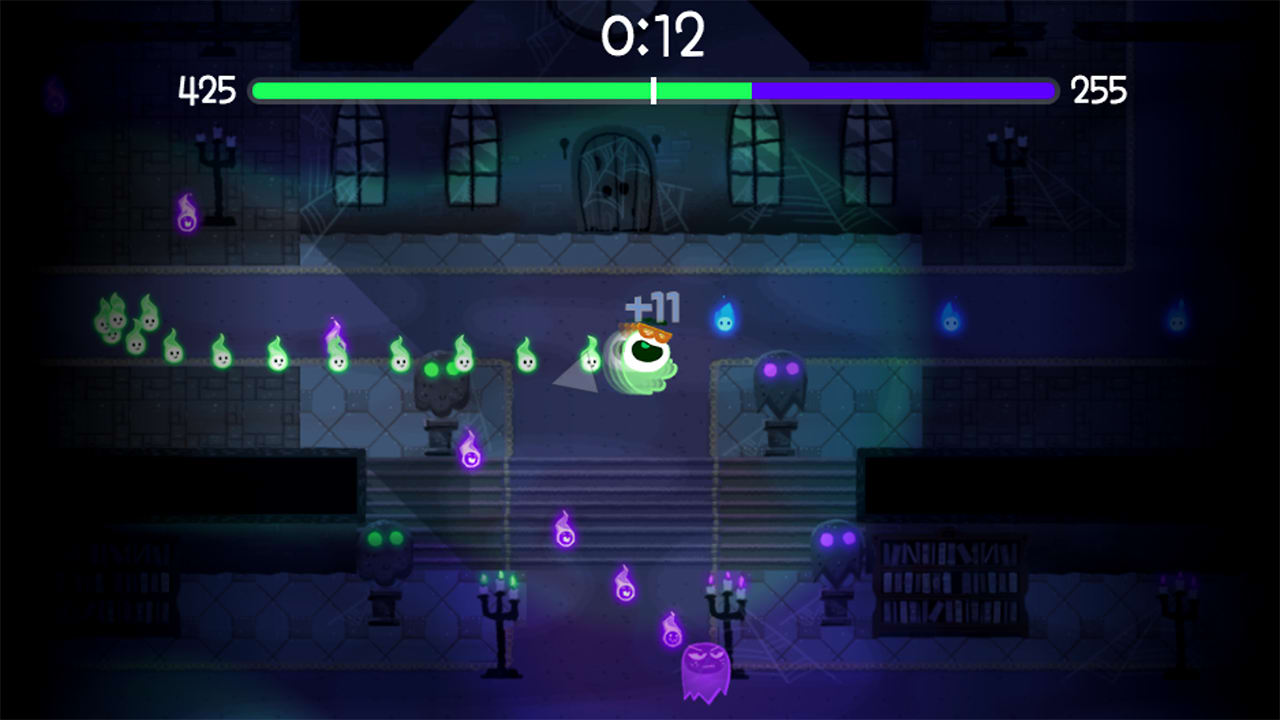Click the green team score showing 425

click(x=208, y=90)
